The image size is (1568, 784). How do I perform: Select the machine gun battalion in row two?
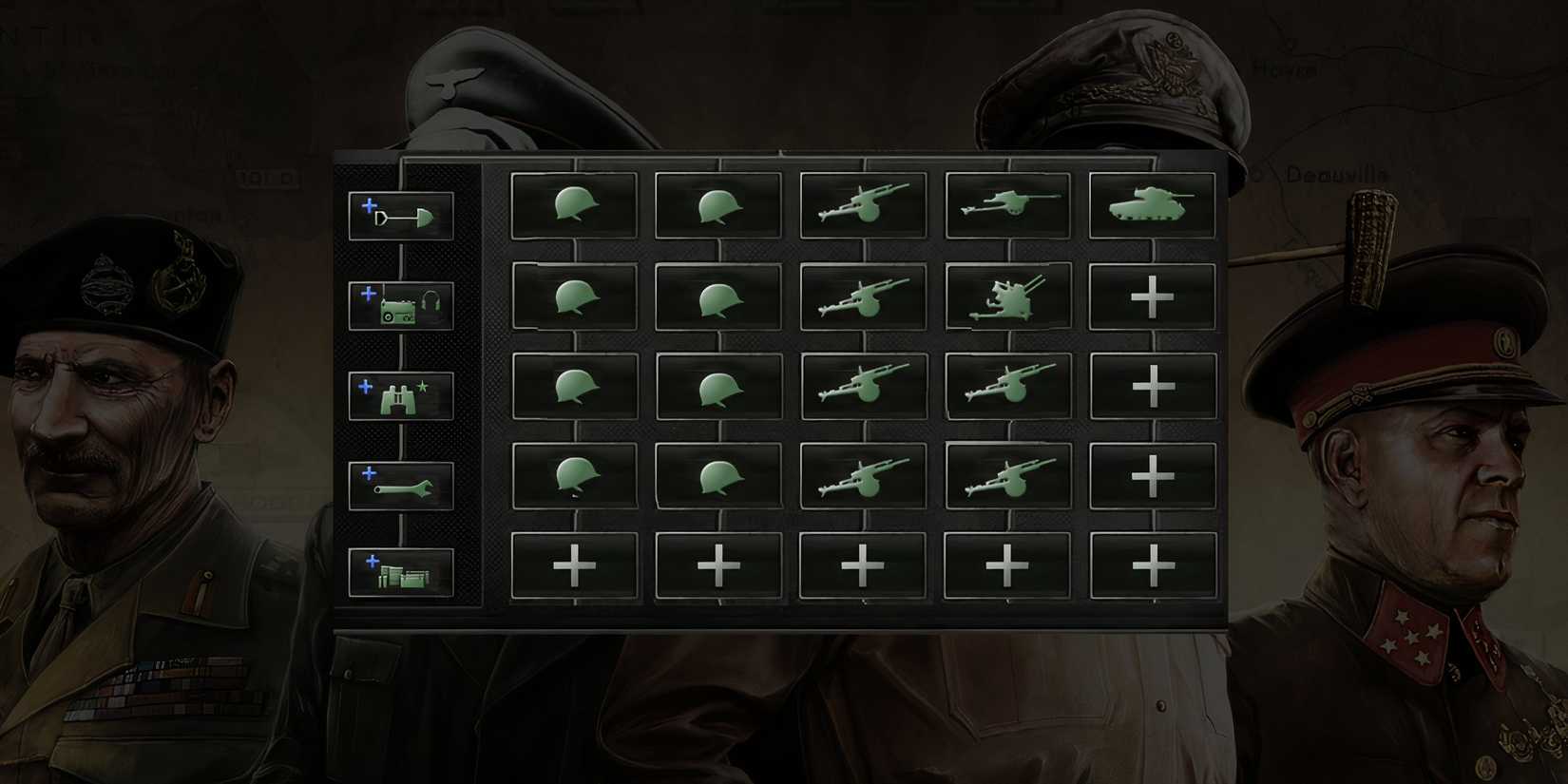(x=863, y=295)
